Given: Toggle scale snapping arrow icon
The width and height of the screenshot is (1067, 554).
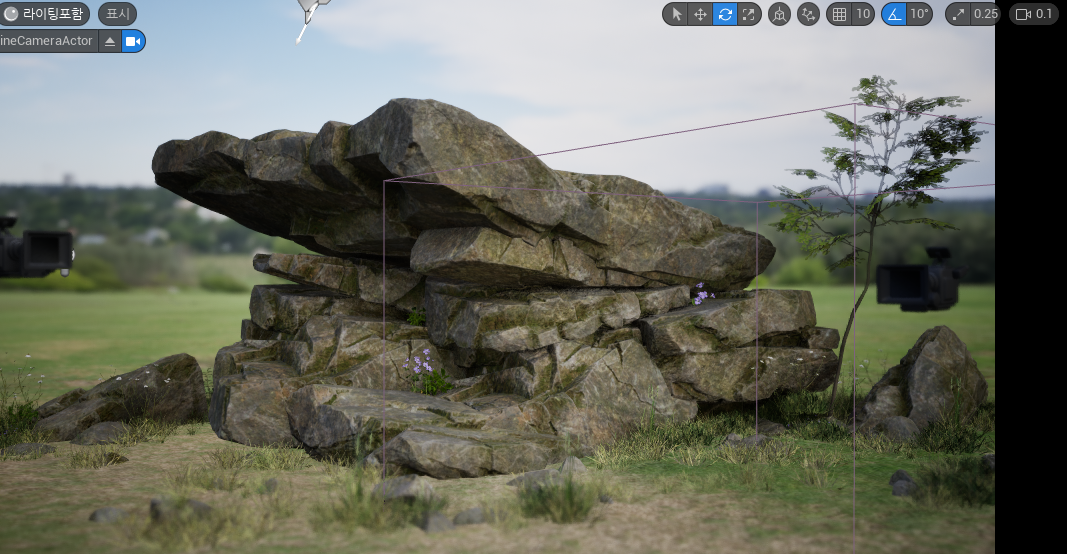Looking at the screenshot, I should click(958, 14).
